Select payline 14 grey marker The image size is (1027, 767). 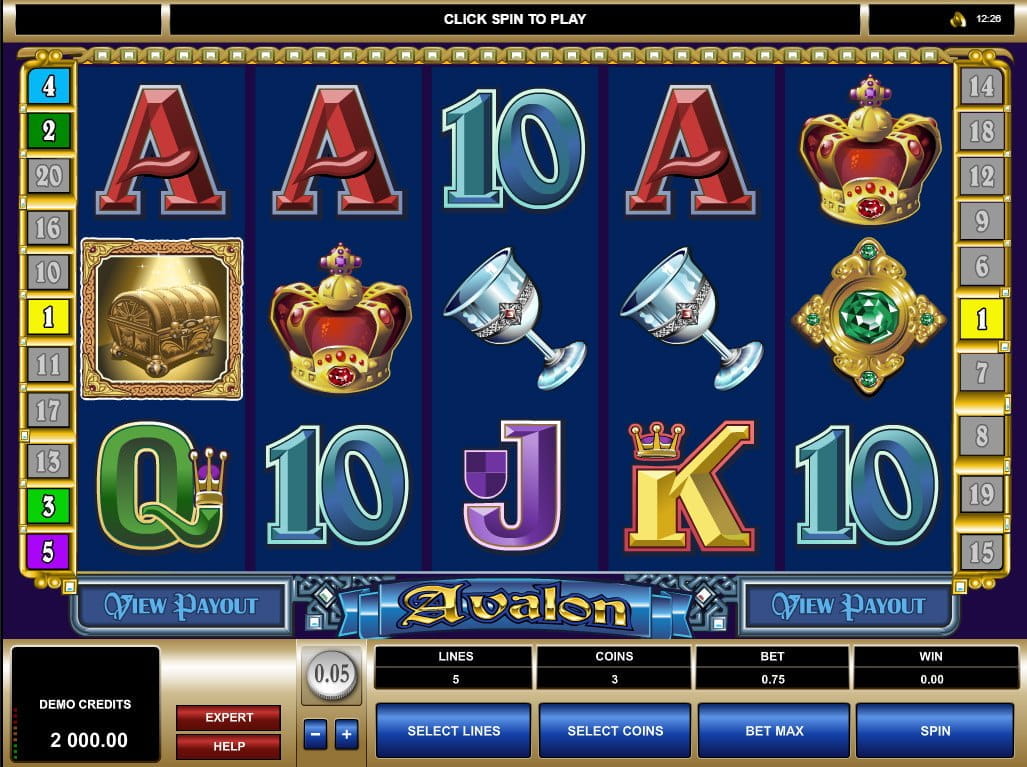click(981, 87)
